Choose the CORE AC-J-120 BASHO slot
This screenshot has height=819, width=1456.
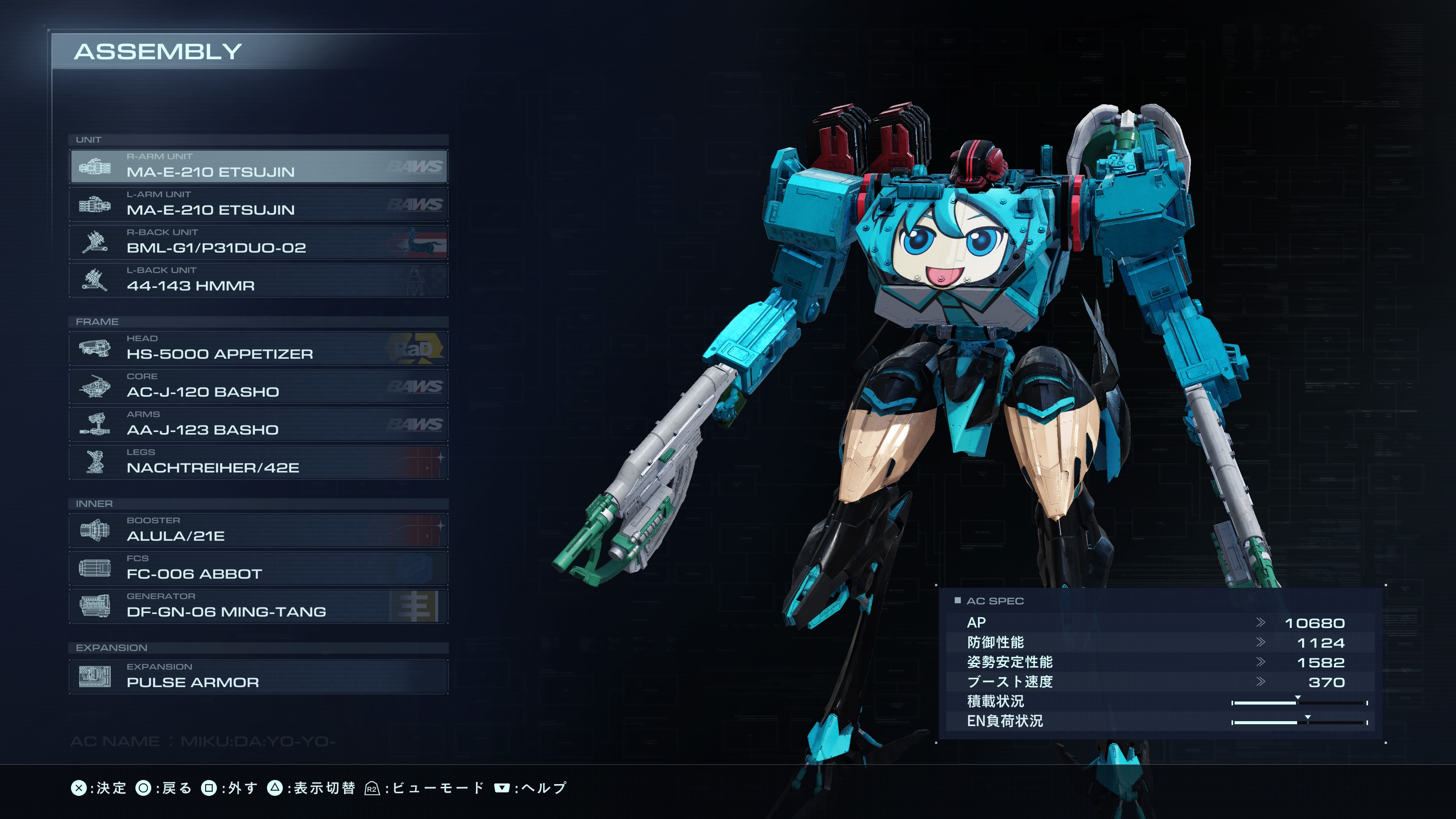pos(259,386)
